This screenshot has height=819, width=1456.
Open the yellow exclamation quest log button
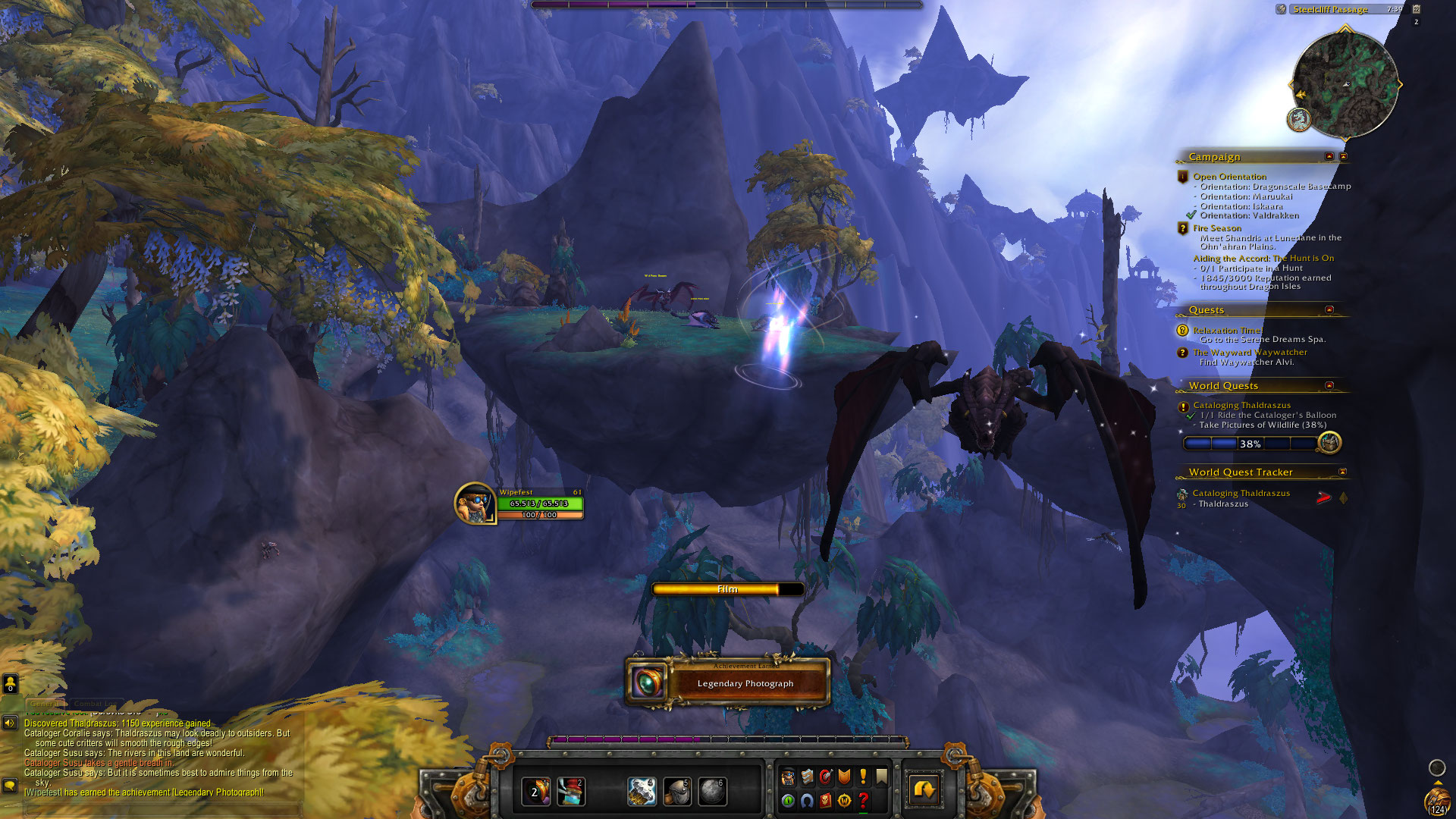click(x=863, y=777)
